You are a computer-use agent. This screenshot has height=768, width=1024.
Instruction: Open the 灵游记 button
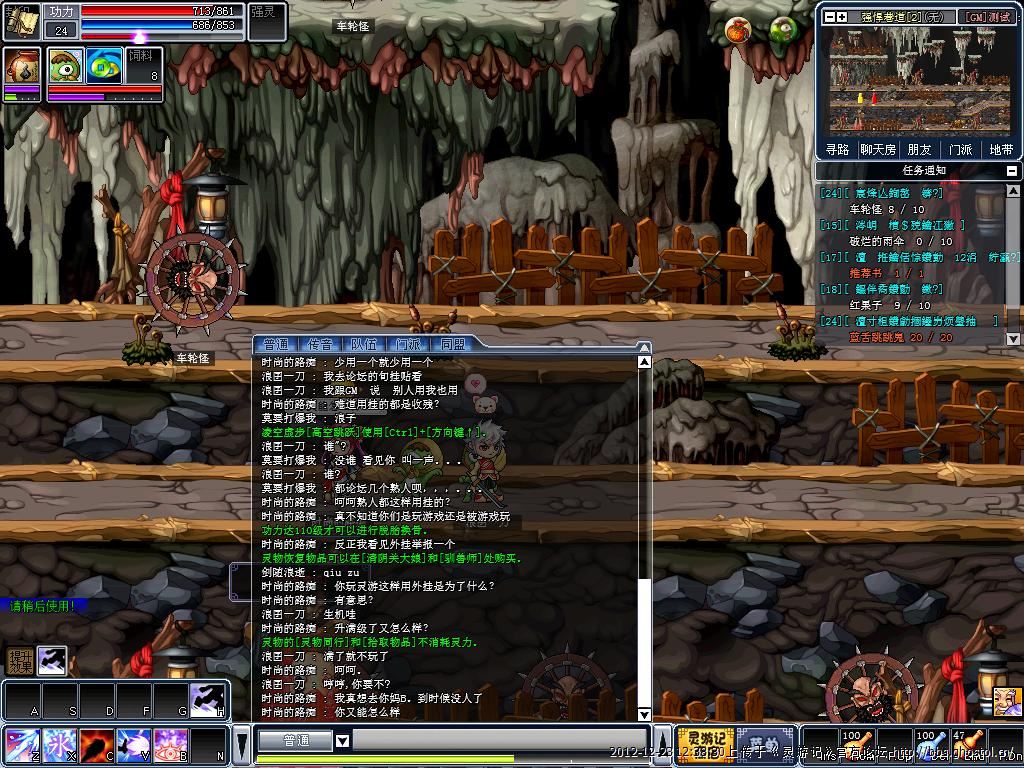pyautogui.click(x=705, y=744)
